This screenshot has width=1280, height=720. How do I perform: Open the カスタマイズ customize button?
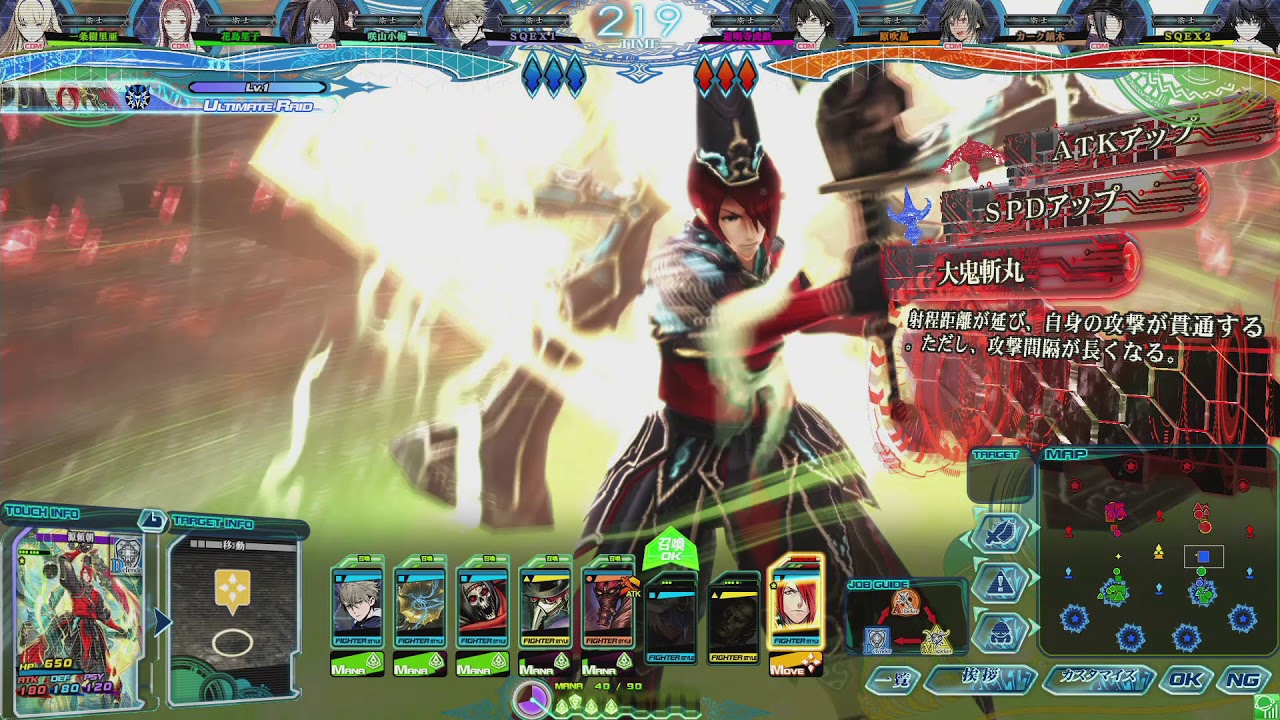click(x=1098, y=680)
